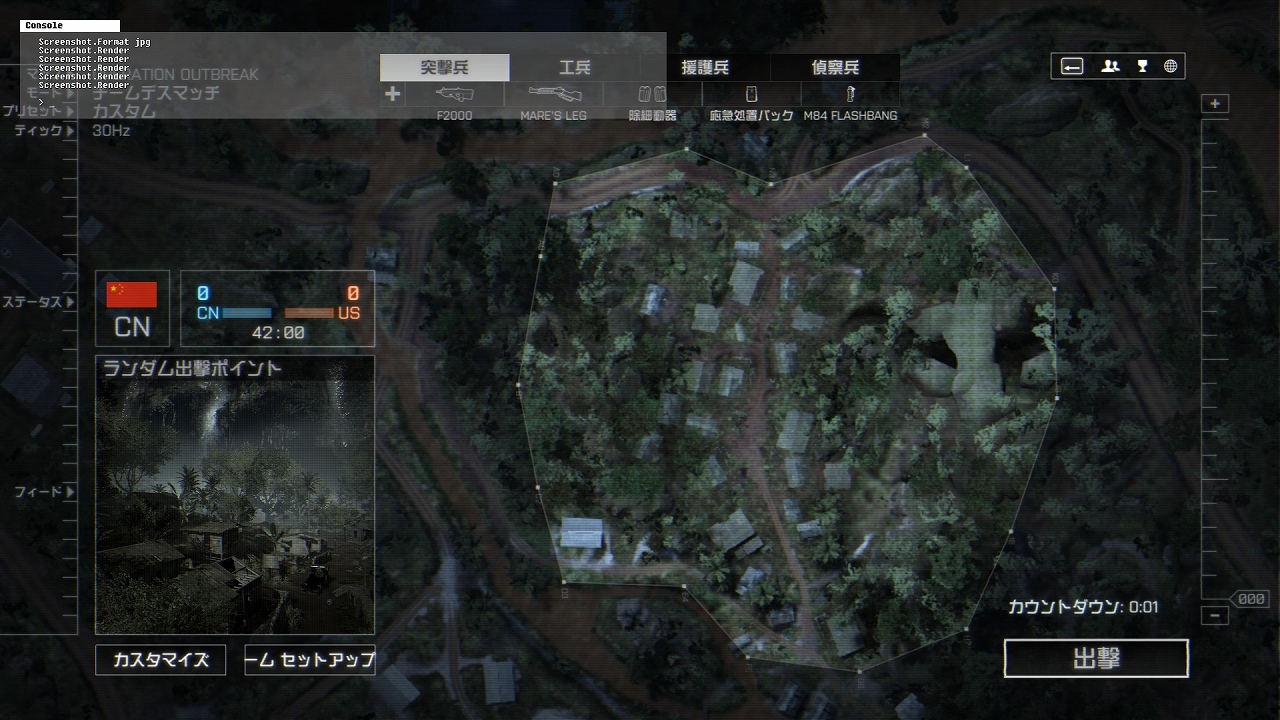The width and height of the screenshot is (1280, 720).
Task: Open the カスタマイズ loadout customization
Action: point(160,660)
